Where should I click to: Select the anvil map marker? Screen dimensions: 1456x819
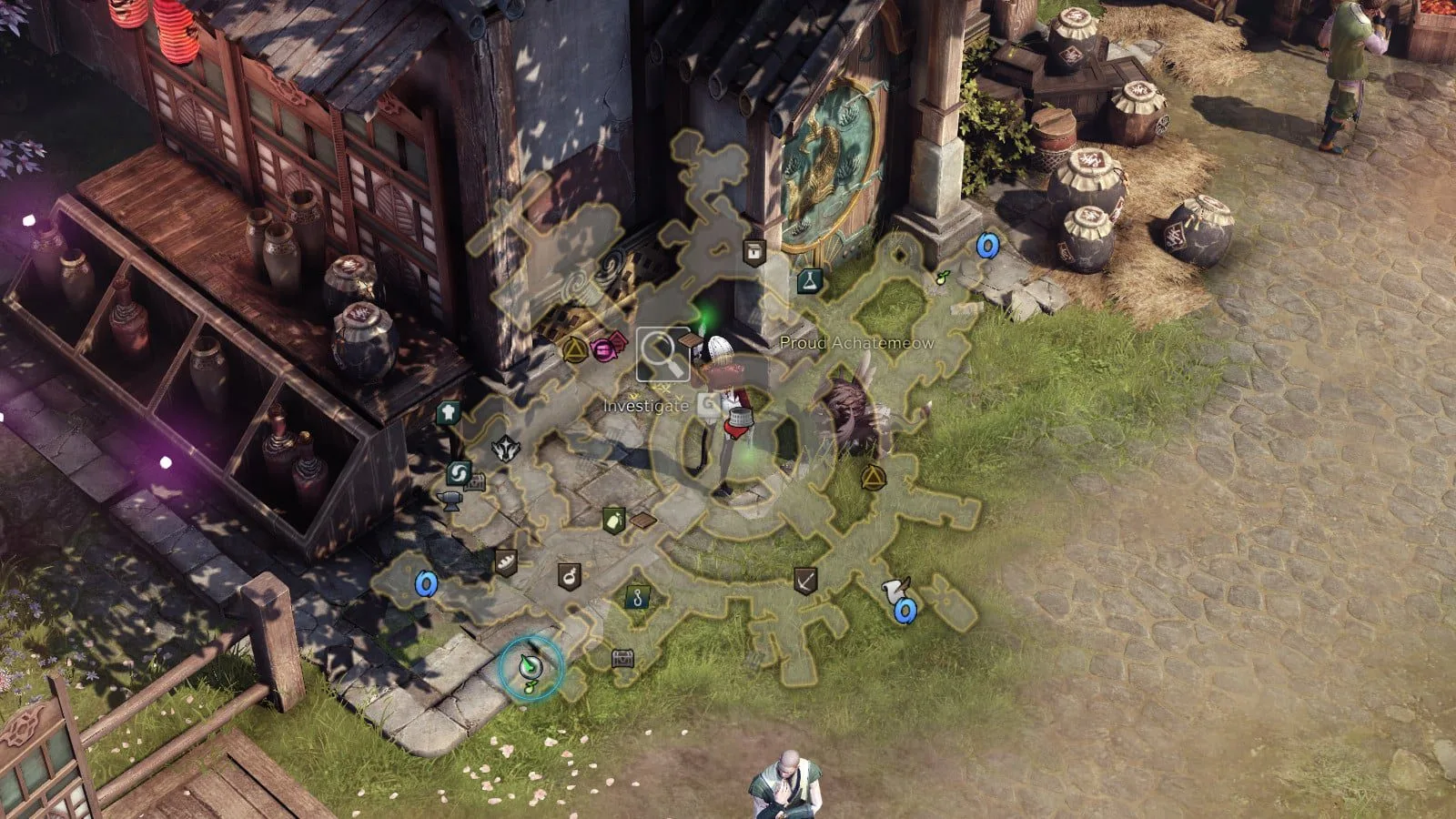point(450,499)
